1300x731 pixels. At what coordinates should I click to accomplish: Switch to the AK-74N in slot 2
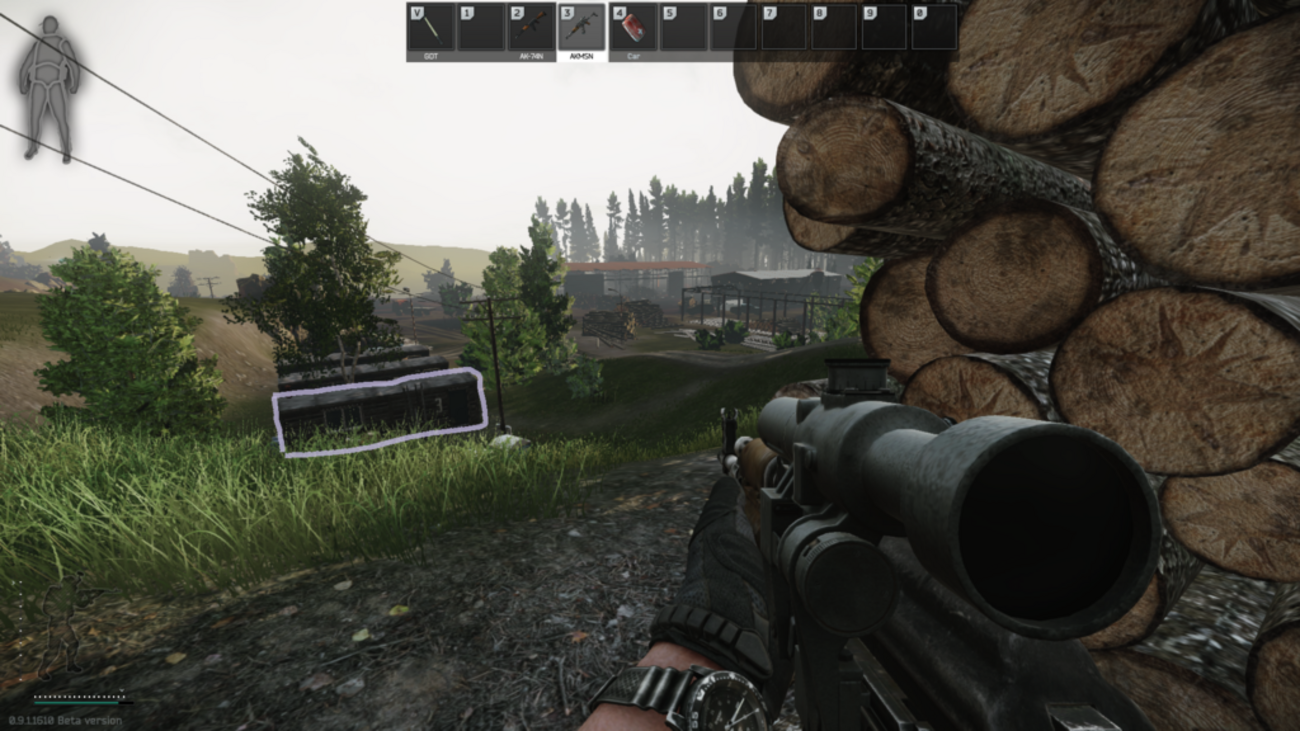(x=531, y=28)
